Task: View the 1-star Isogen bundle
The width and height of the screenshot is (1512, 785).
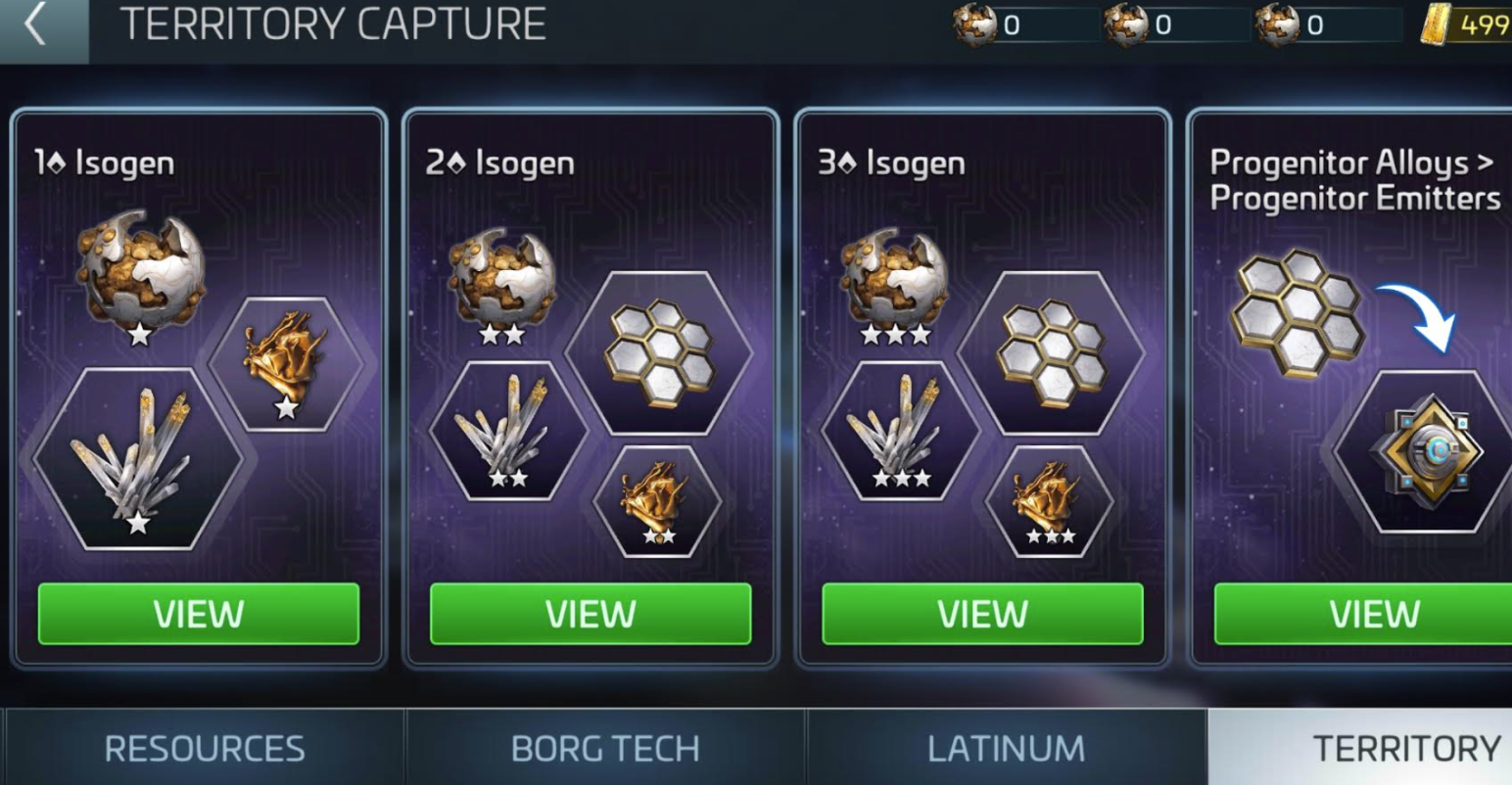Action: [x=199, y=614]
